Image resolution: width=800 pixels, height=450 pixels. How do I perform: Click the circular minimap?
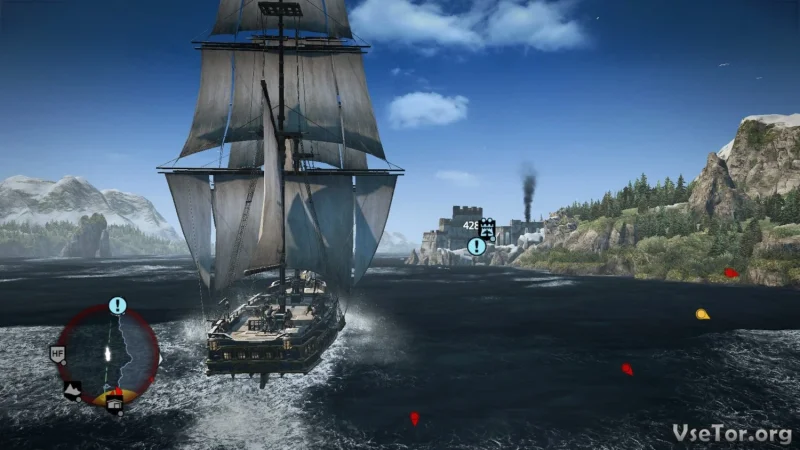coord(108,354)
